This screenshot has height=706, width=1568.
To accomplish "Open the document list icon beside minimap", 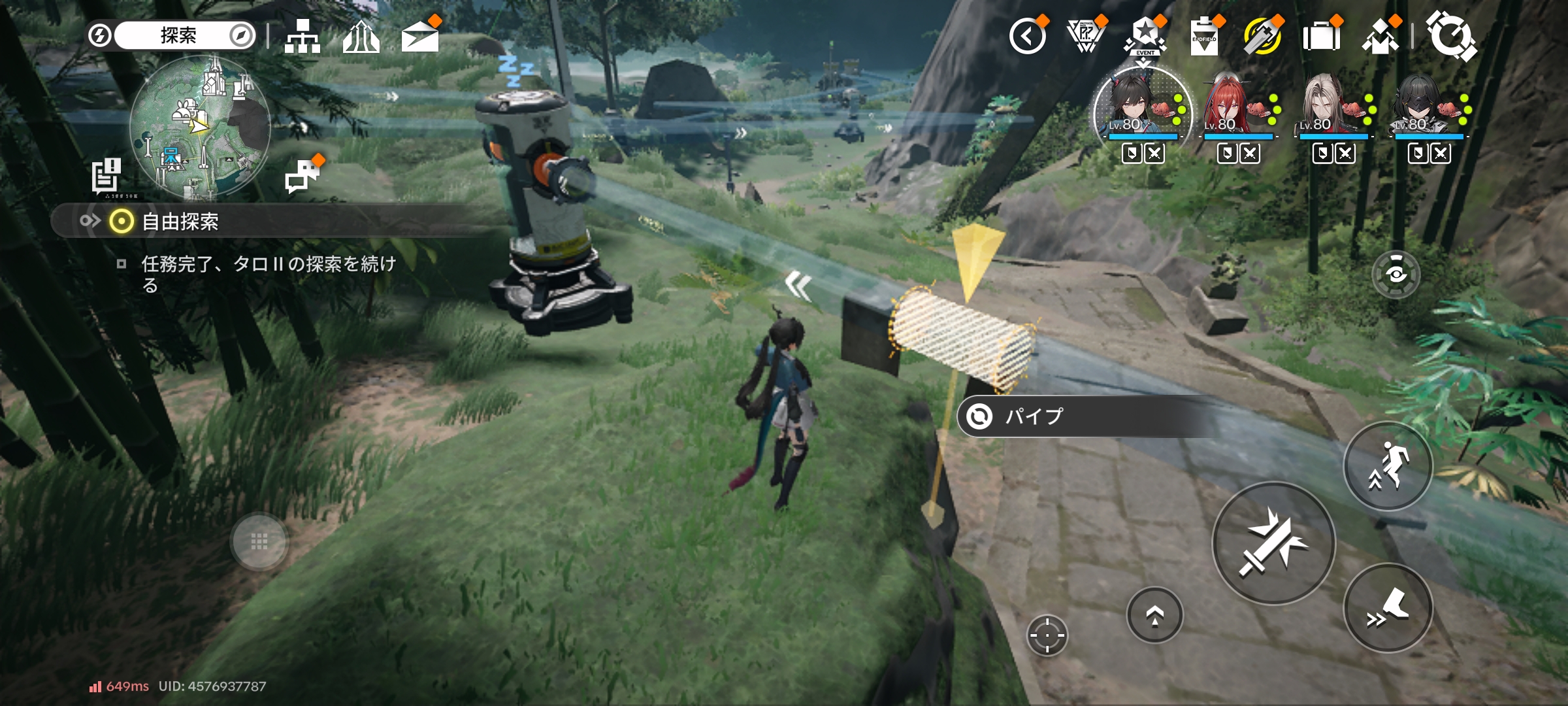I will [106, 175].
